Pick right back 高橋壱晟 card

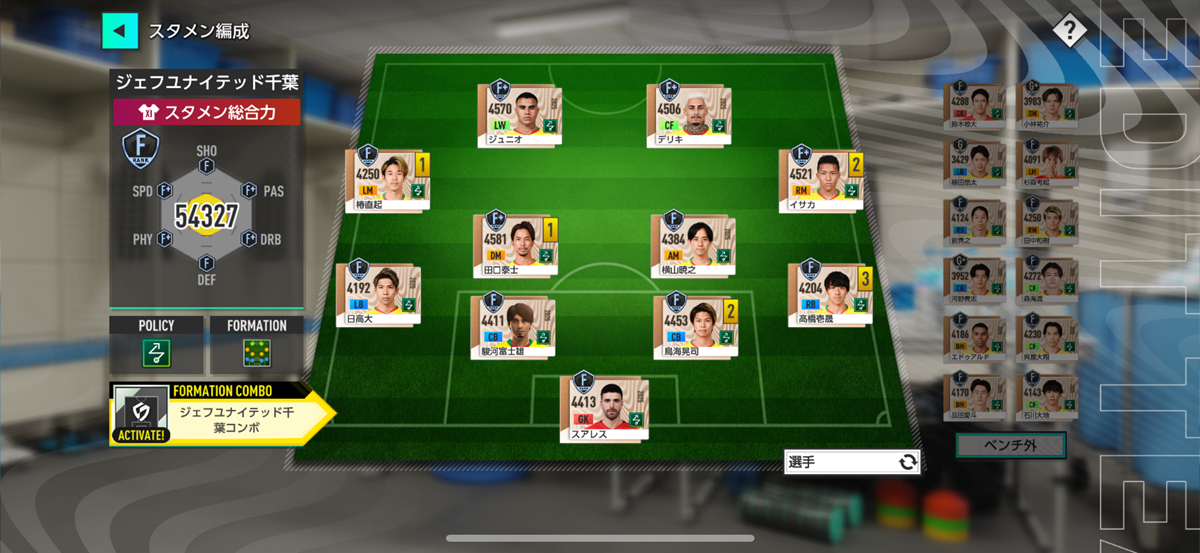click(x=831, y=295)
